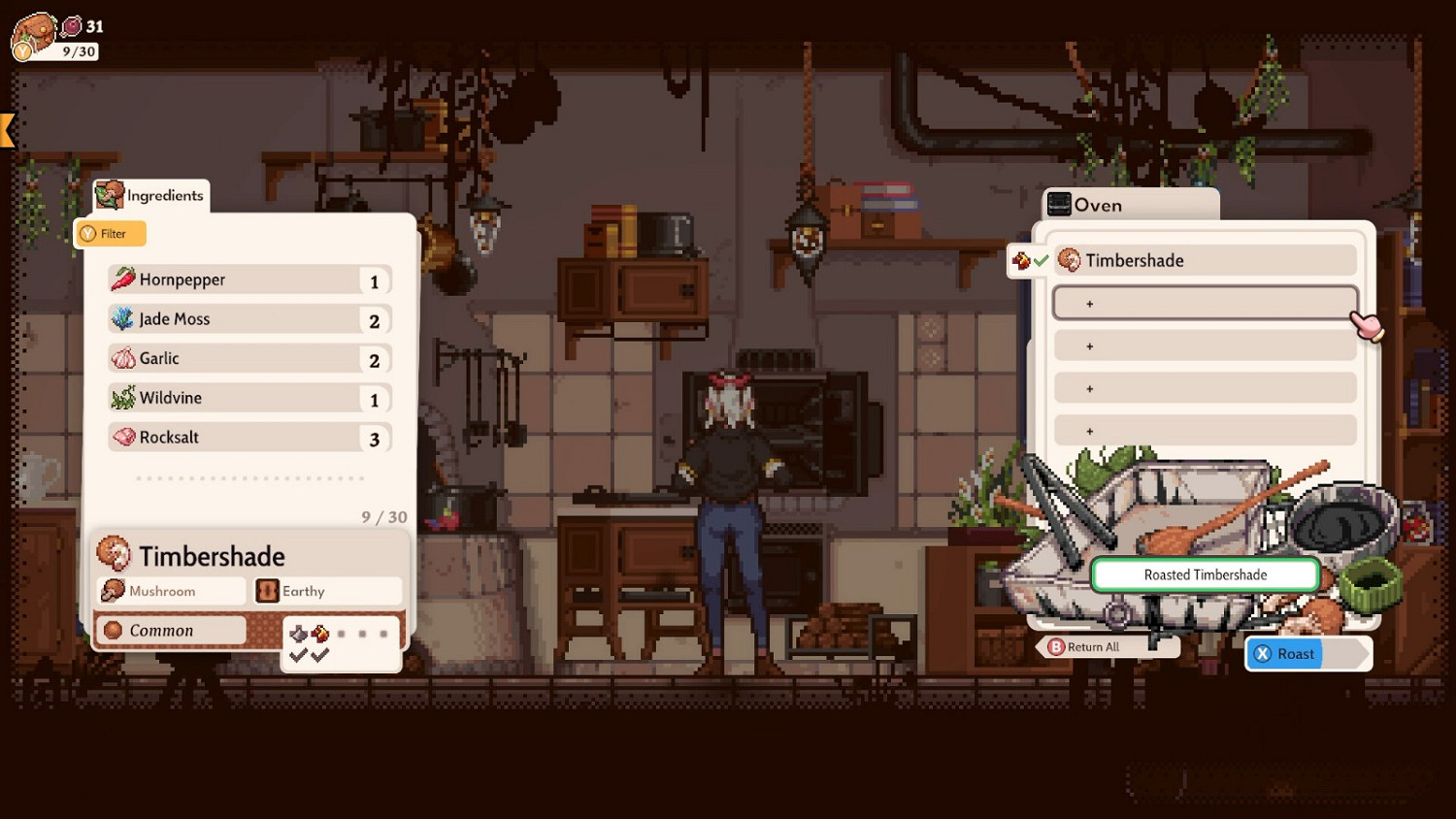Click the fire roast marker above the checkmarks
This screenshot has width=1456, height=819.
tap(319, 633)
